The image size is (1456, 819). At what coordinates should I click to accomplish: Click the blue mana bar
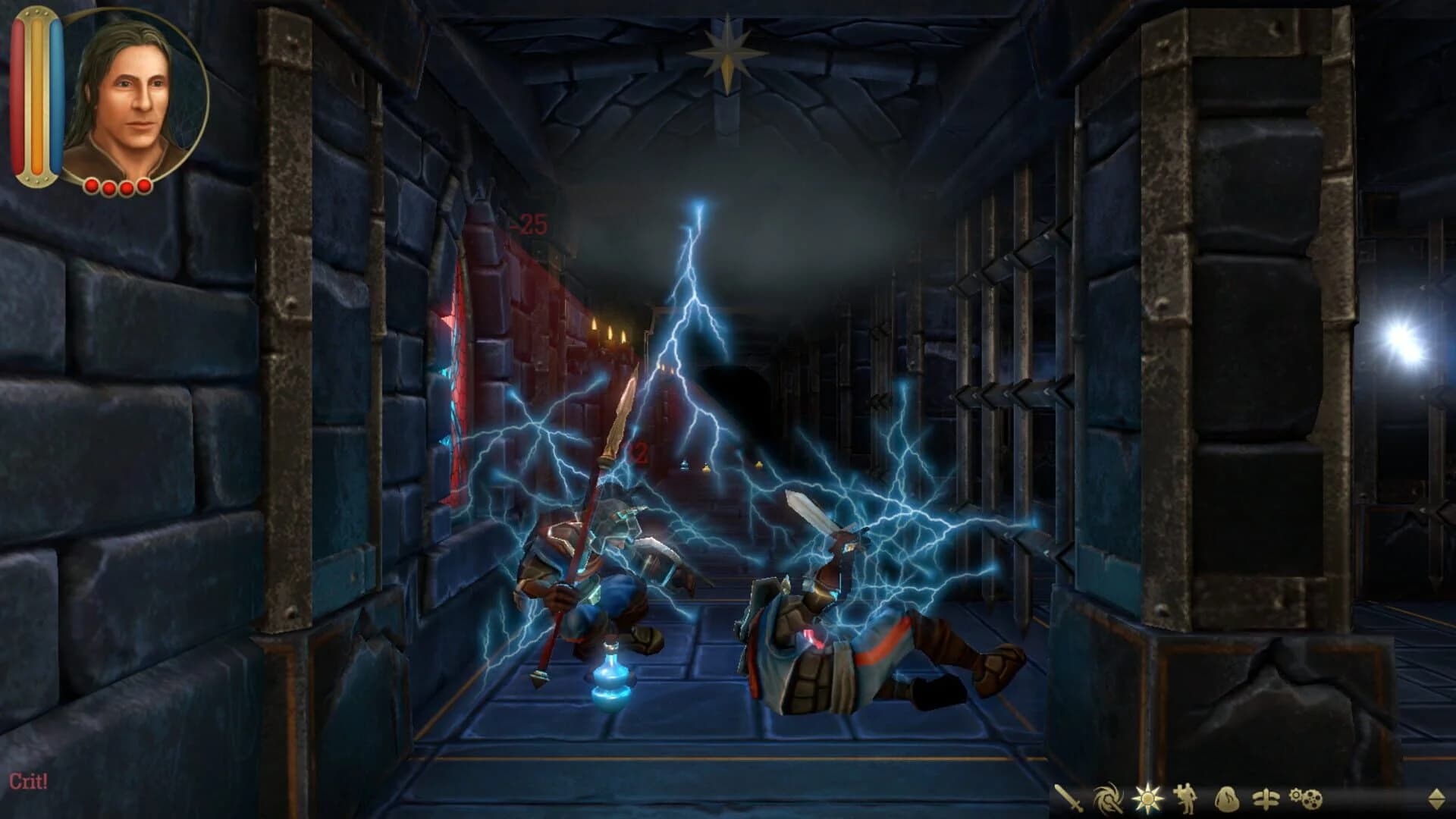pos(56,95)
